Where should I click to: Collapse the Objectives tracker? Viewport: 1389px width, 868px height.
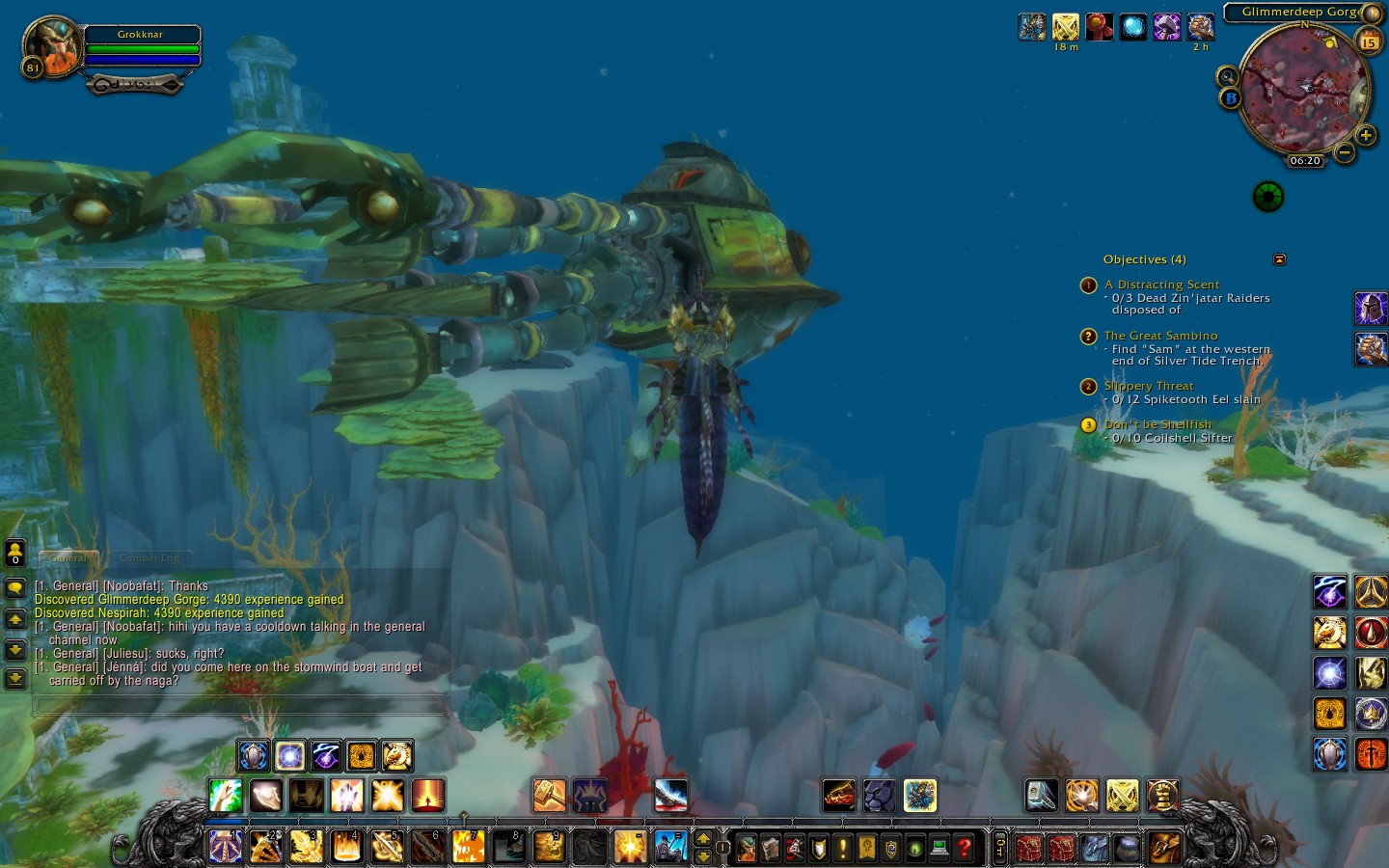coord(1279,259)
